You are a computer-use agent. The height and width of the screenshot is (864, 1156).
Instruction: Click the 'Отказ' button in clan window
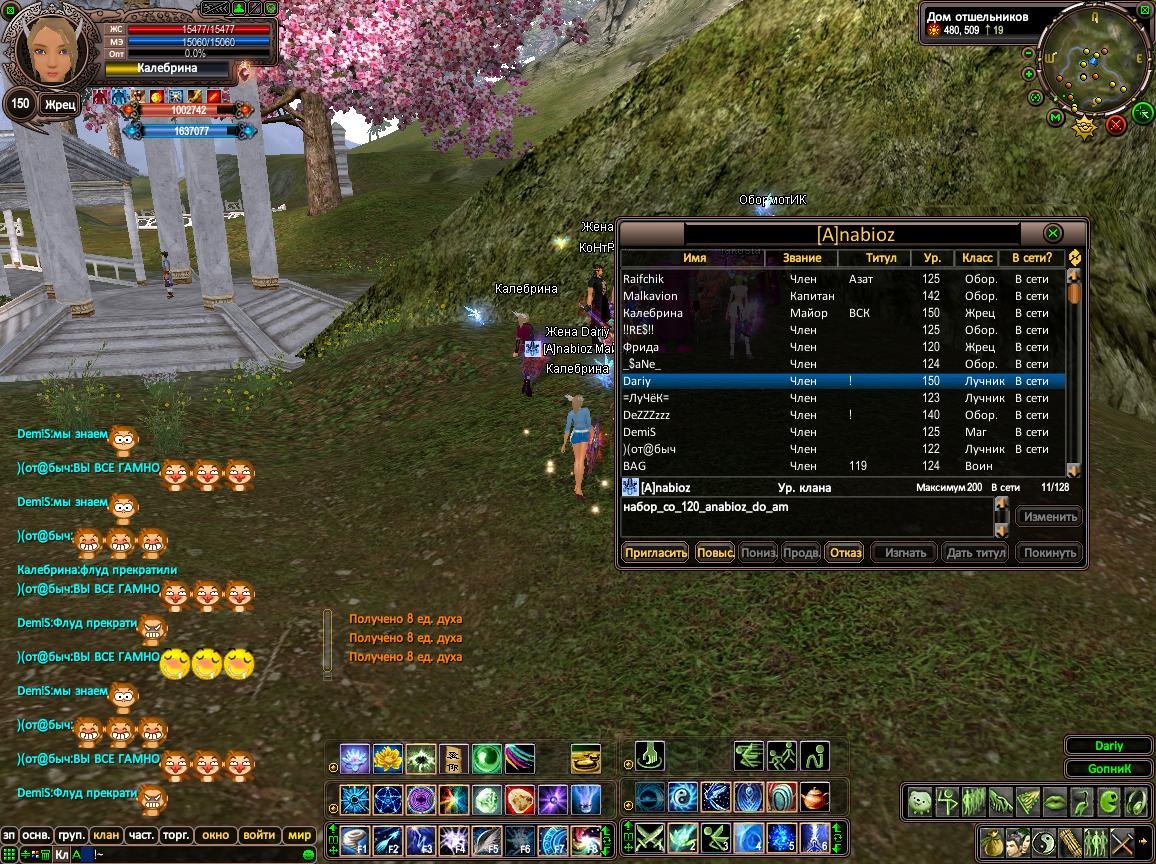845,552
